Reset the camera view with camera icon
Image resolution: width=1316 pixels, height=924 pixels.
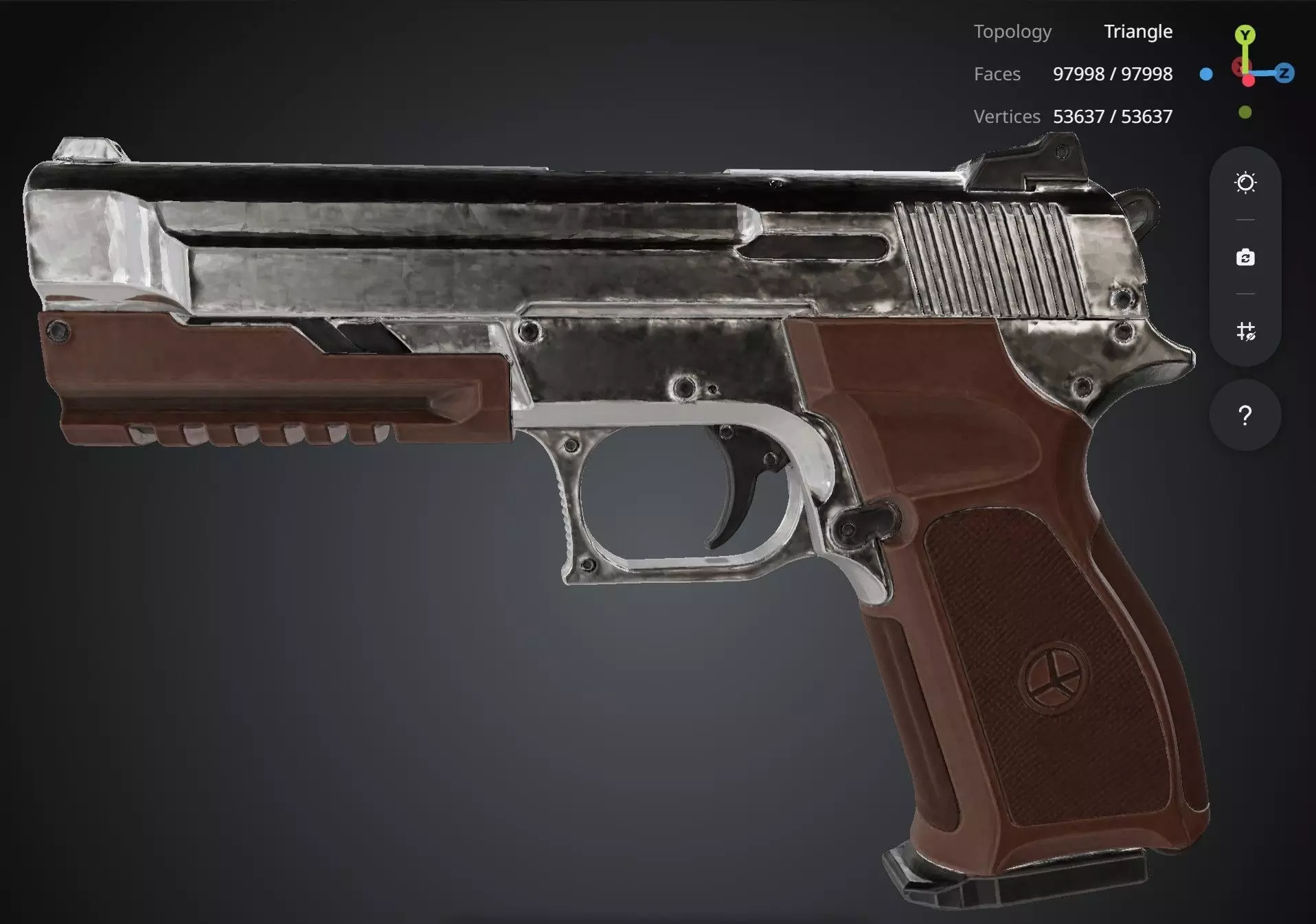[1245, 258]
